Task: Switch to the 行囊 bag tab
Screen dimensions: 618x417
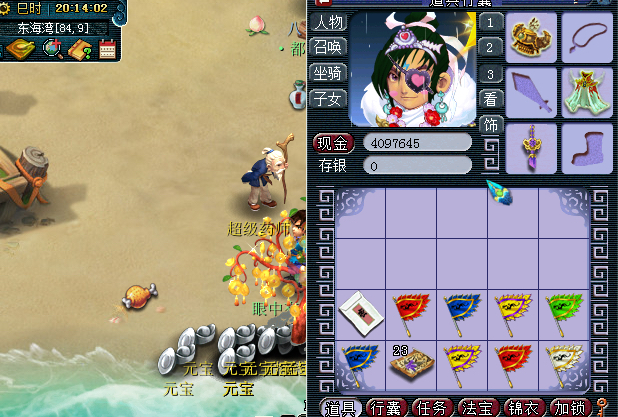Action: (x=387, y=407)
